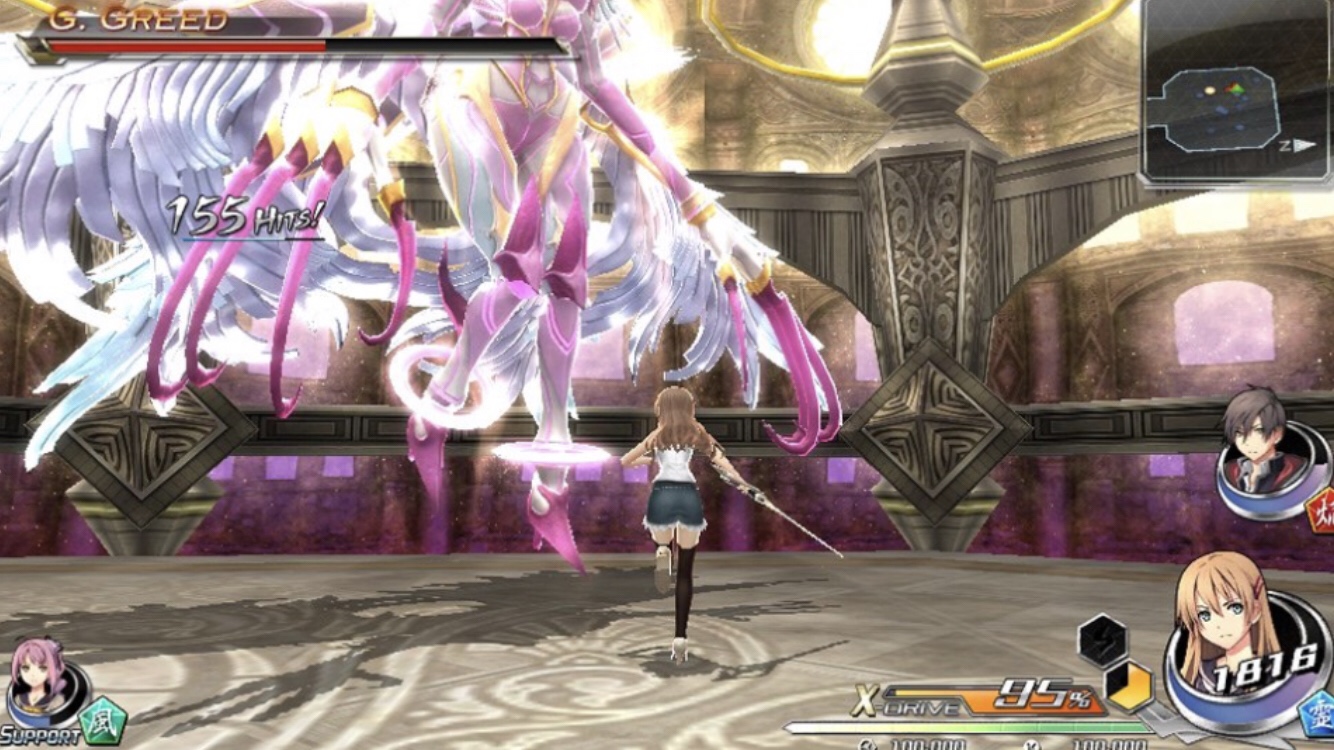Click the green wind element icon
1334x750 pixels.
[104, 721]
